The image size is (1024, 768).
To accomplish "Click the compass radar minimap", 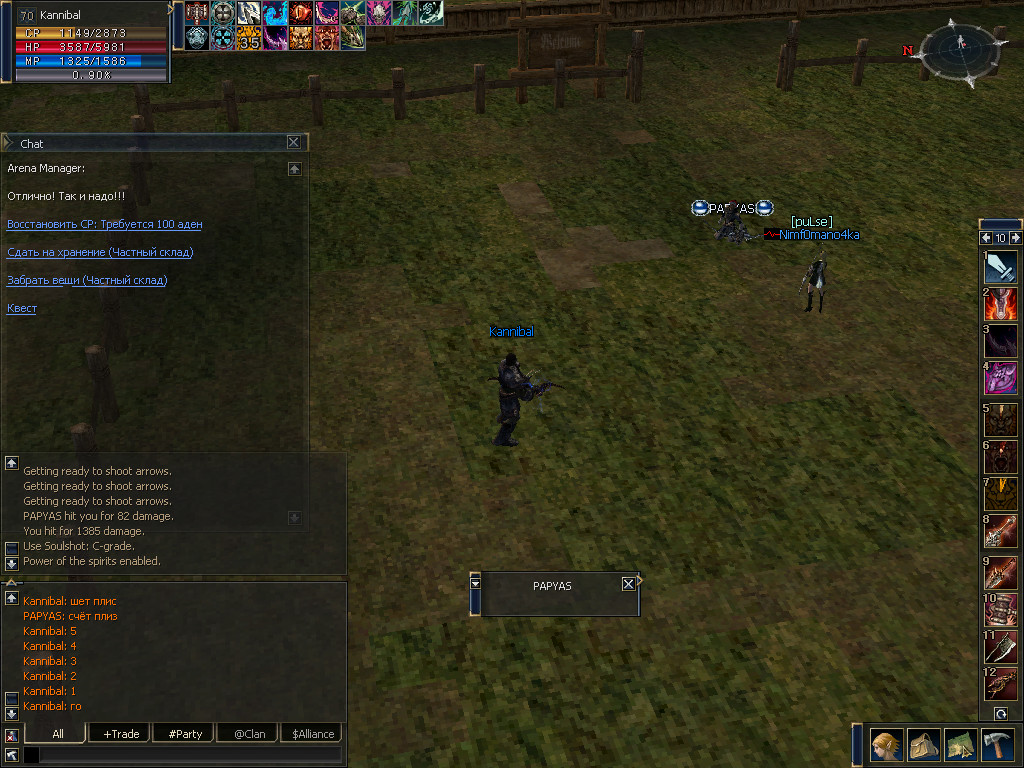I will pos(959,50).
